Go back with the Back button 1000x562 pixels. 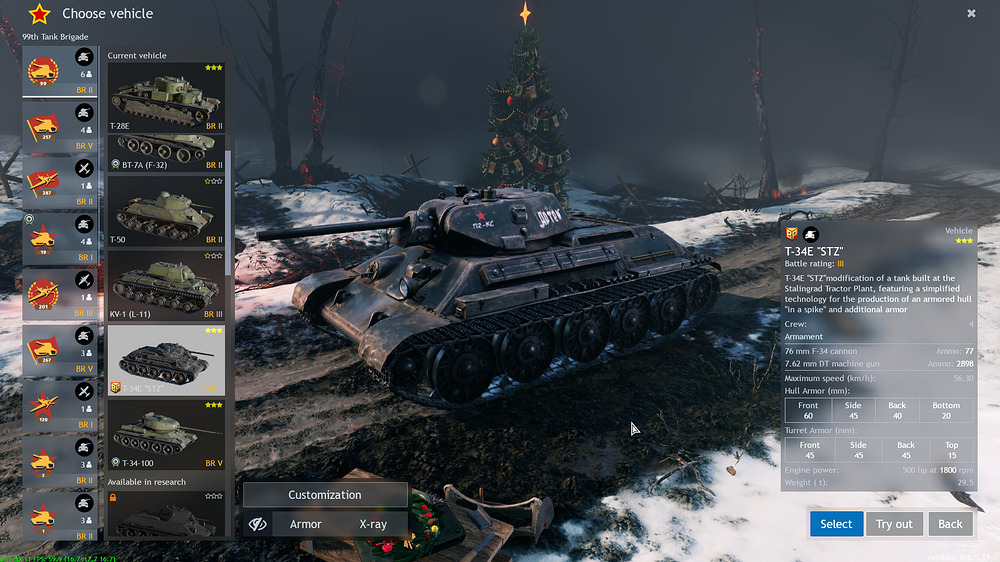(x=950, y=524)
